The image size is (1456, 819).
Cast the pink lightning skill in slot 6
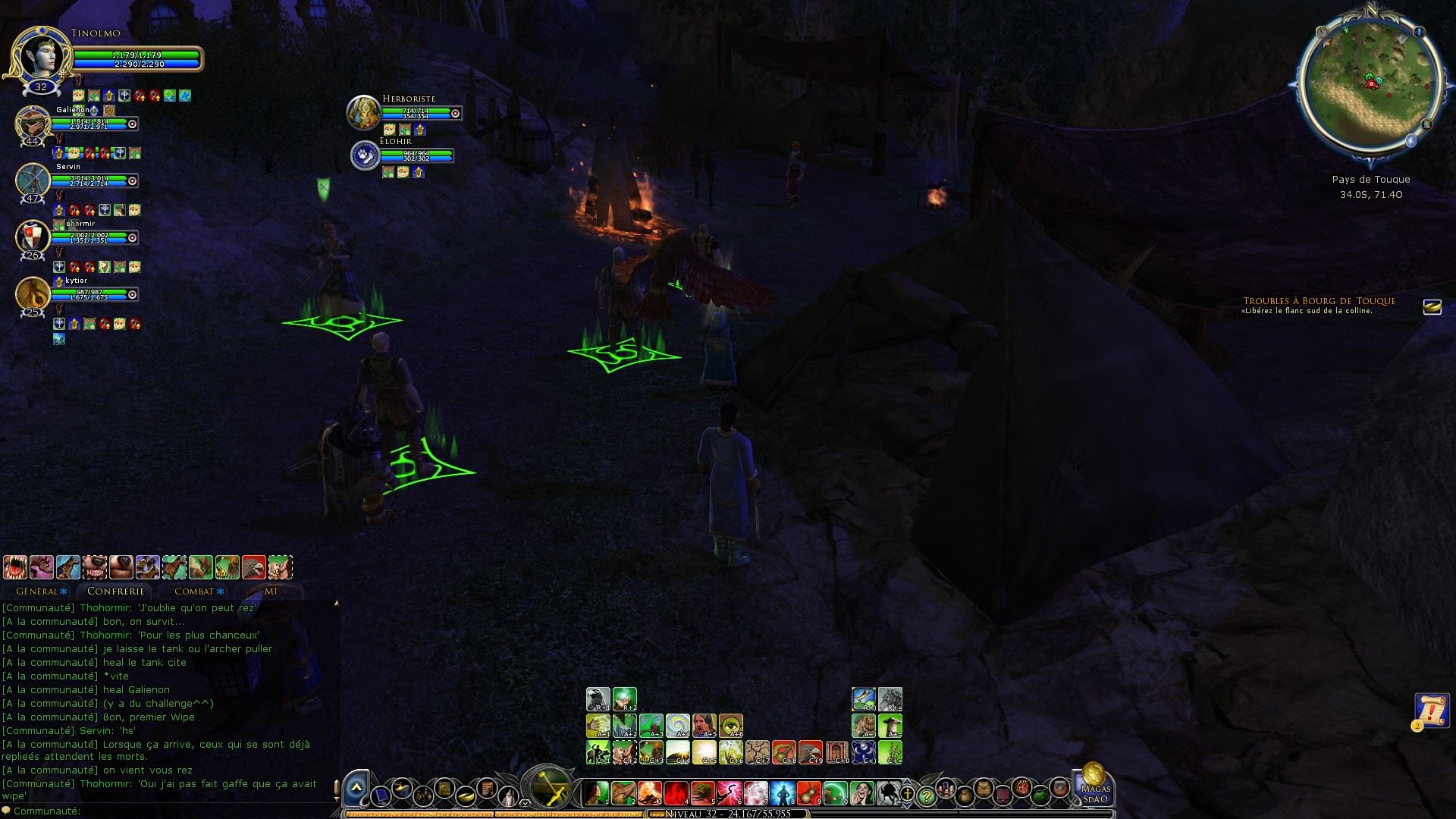(x=729, y=793)
